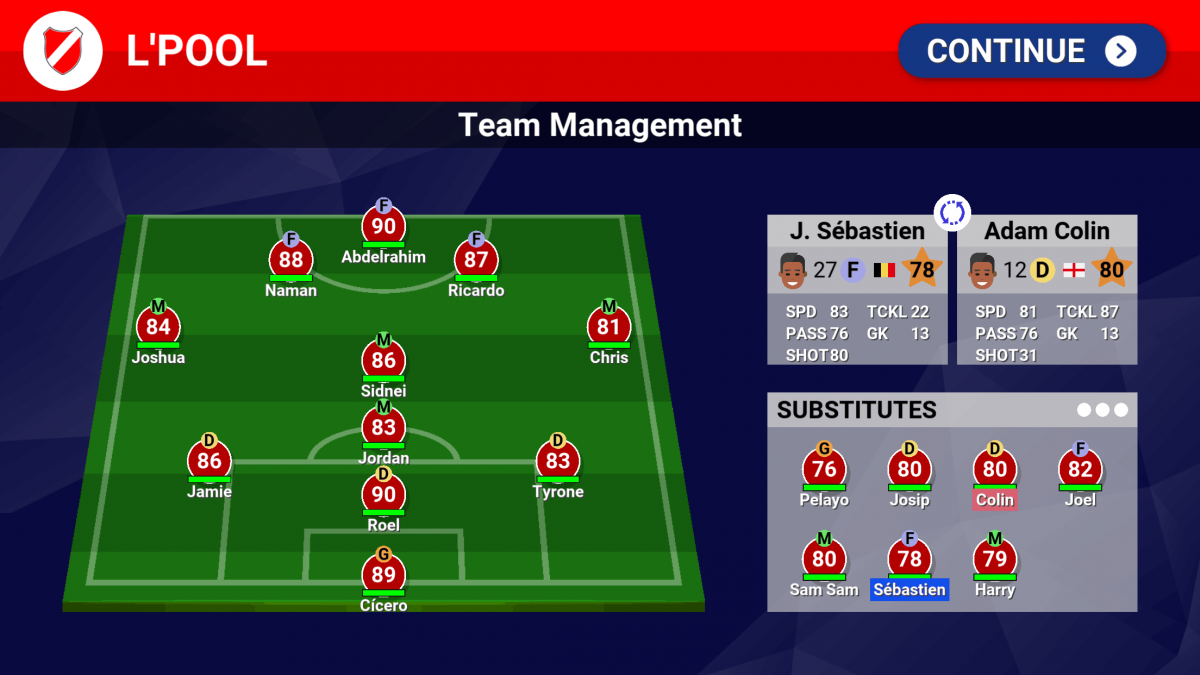Select midfielder Sidnei on the pitch

click(x=383, y=361)
